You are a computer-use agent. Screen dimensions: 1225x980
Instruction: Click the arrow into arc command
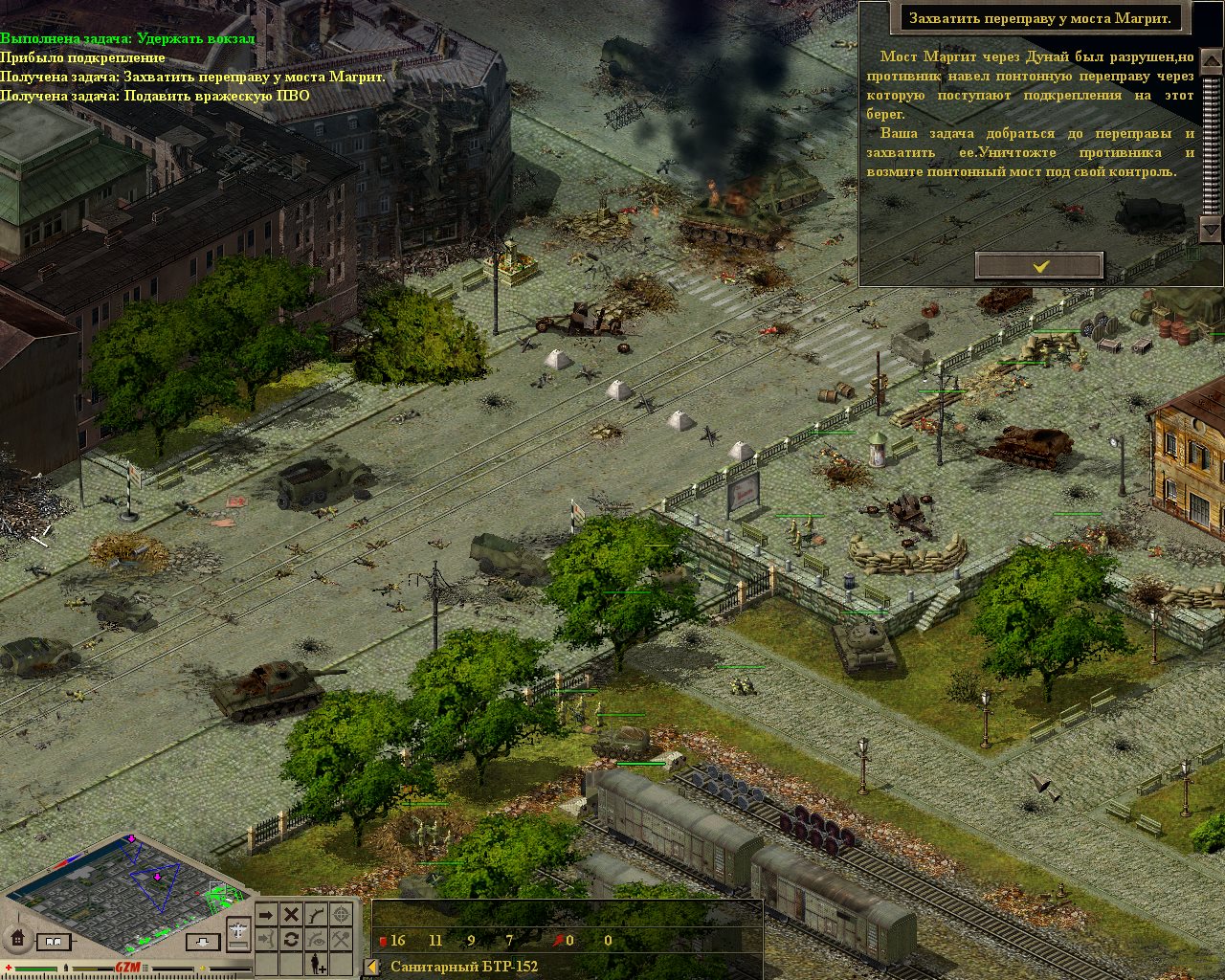pyautogui.click(x=266, y=940)
